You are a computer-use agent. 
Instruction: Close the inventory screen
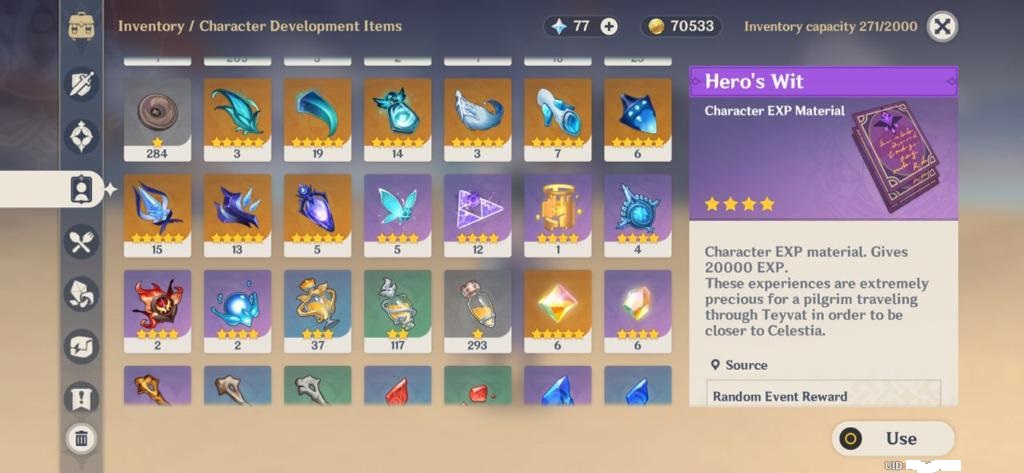point(941,27)
